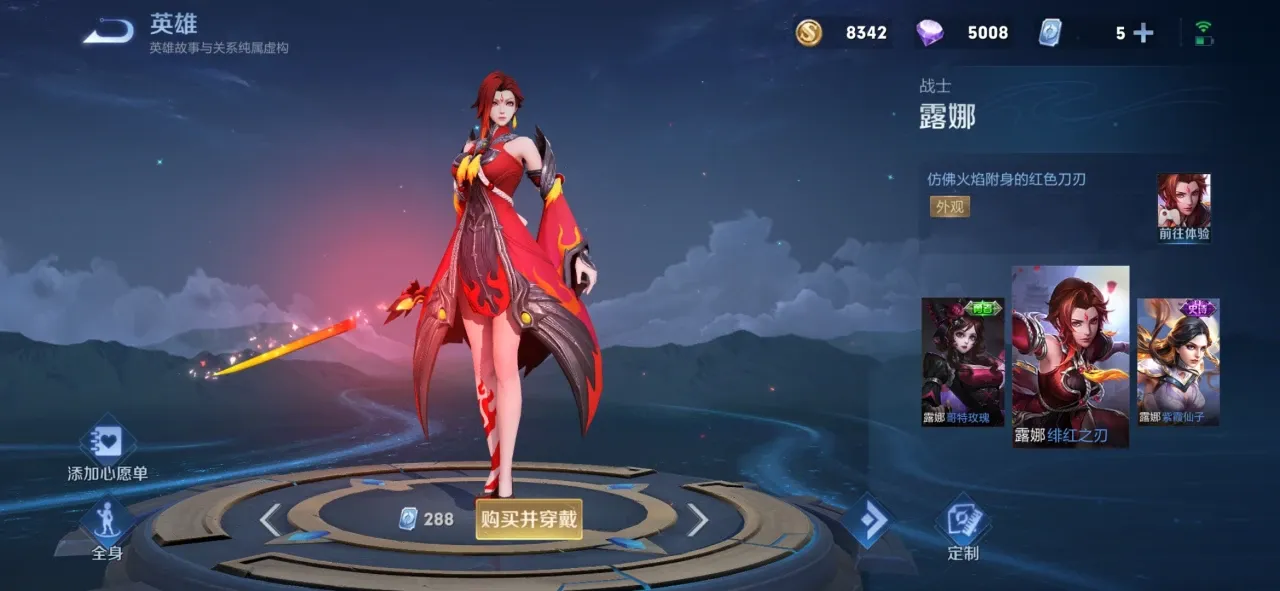Choose the 紫霞仙子 skin thumbnail
Image resolution: width=1280 pixels, height=591 pixels.
tap(1178, 361)
